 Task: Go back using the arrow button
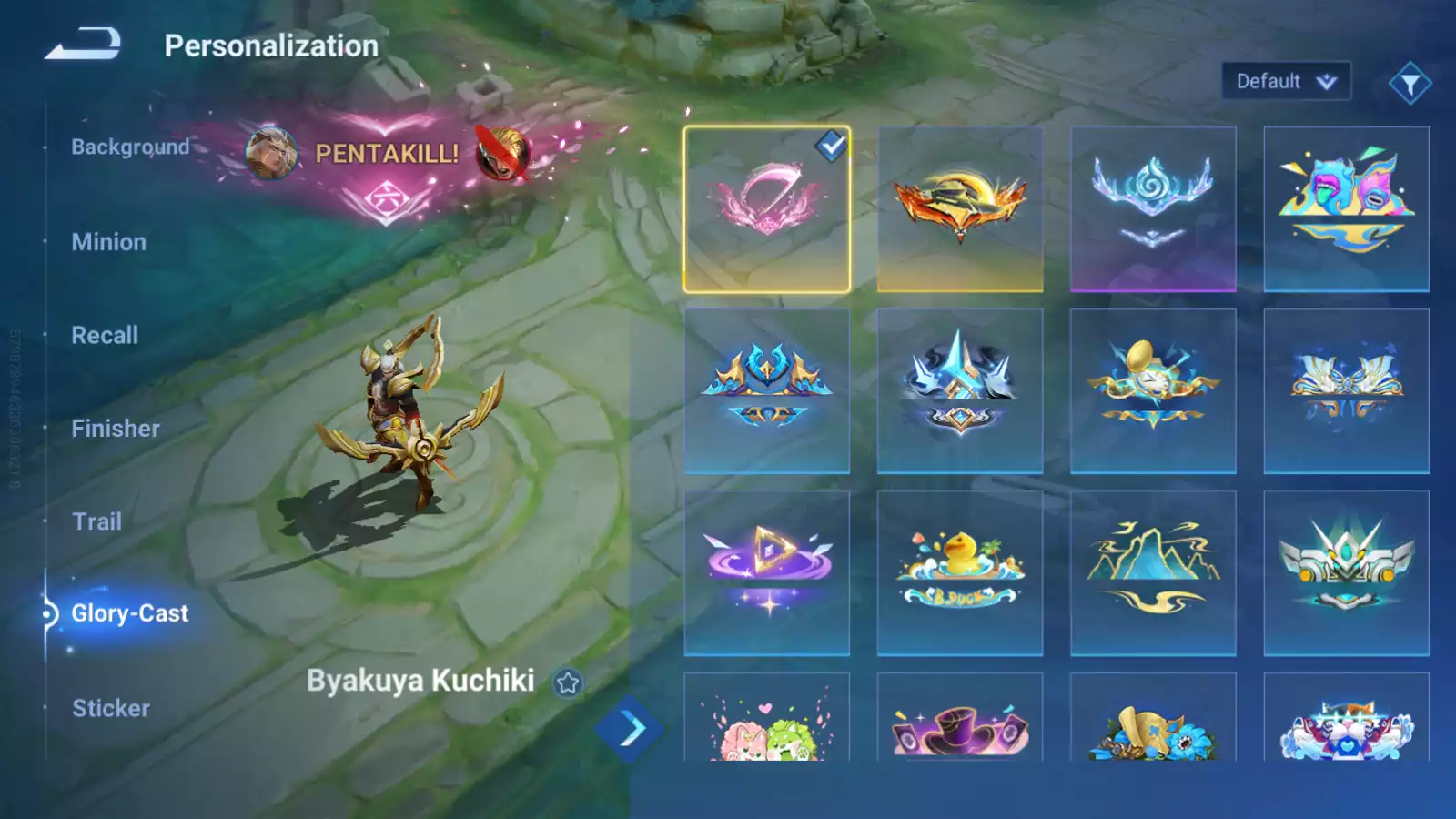point(83,44)
